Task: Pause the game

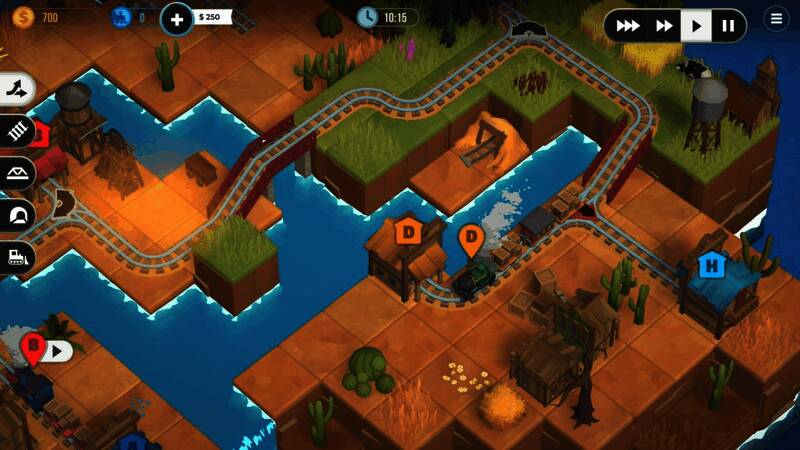Action: [729, 25]
